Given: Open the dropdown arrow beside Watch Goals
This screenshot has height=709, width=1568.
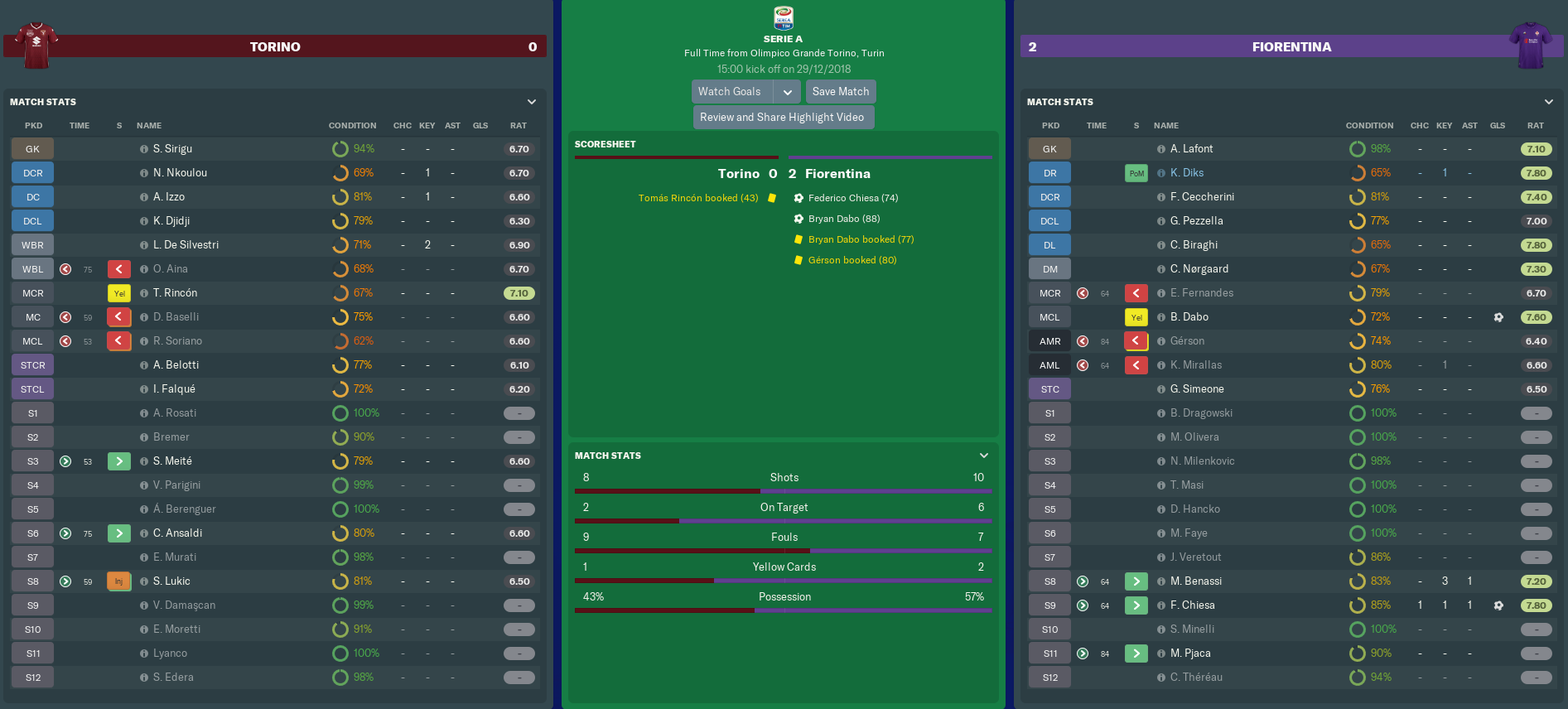Looking at the screenshot, I should (787, 92).
